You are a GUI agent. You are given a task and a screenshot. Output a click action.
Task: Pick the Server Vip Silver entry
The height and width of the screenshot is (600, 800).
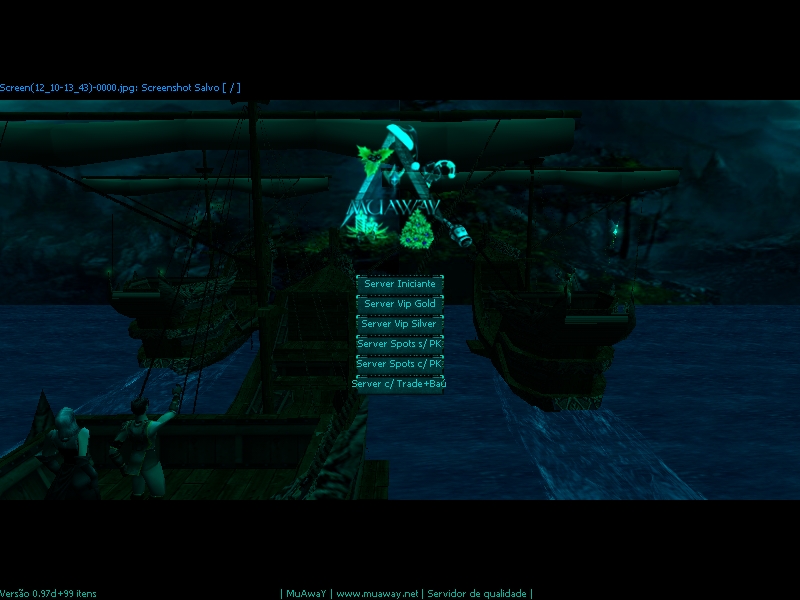pos(399,324)
